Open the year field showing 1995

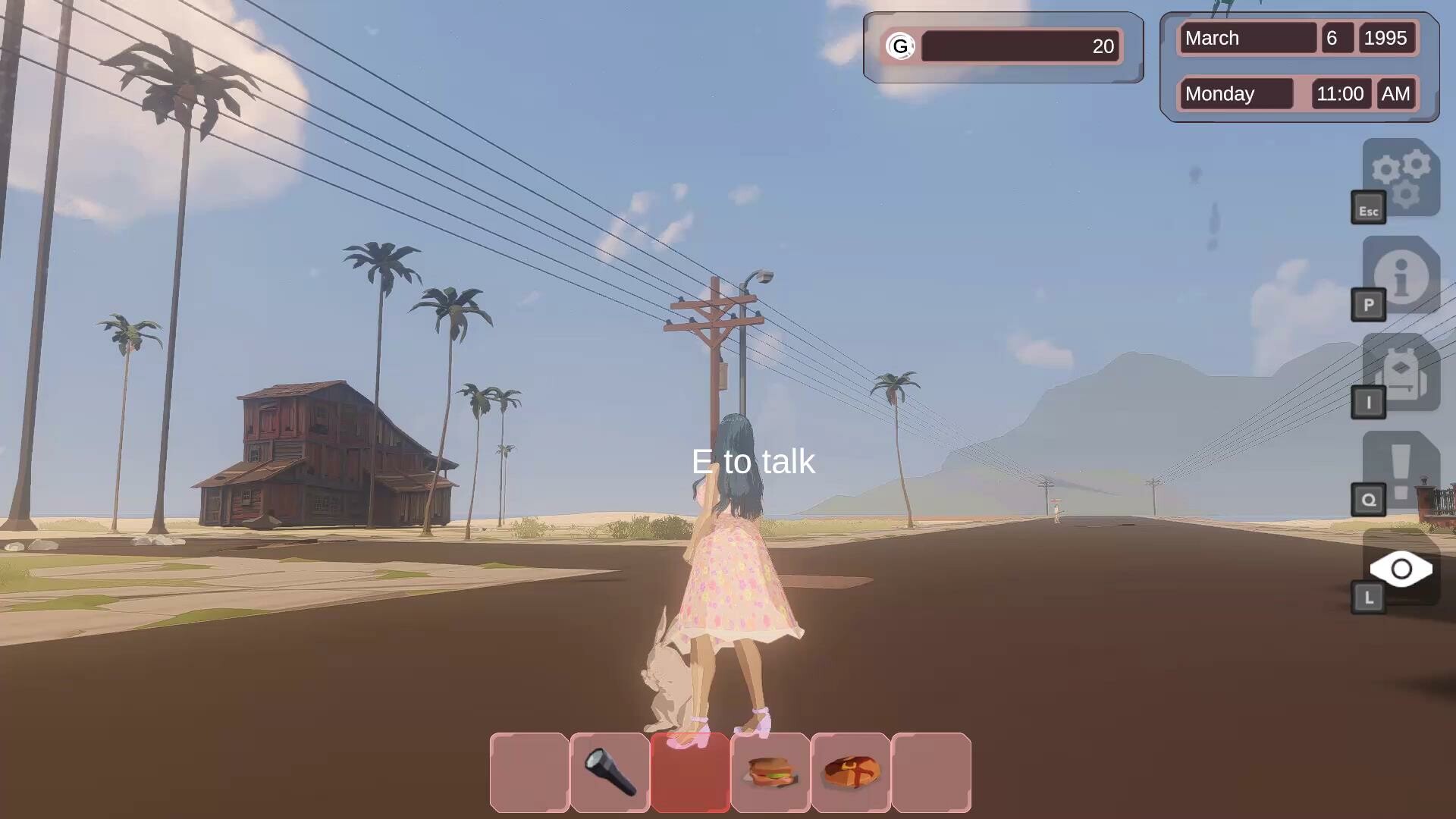pyautogui.click(x=1387, y=38)
